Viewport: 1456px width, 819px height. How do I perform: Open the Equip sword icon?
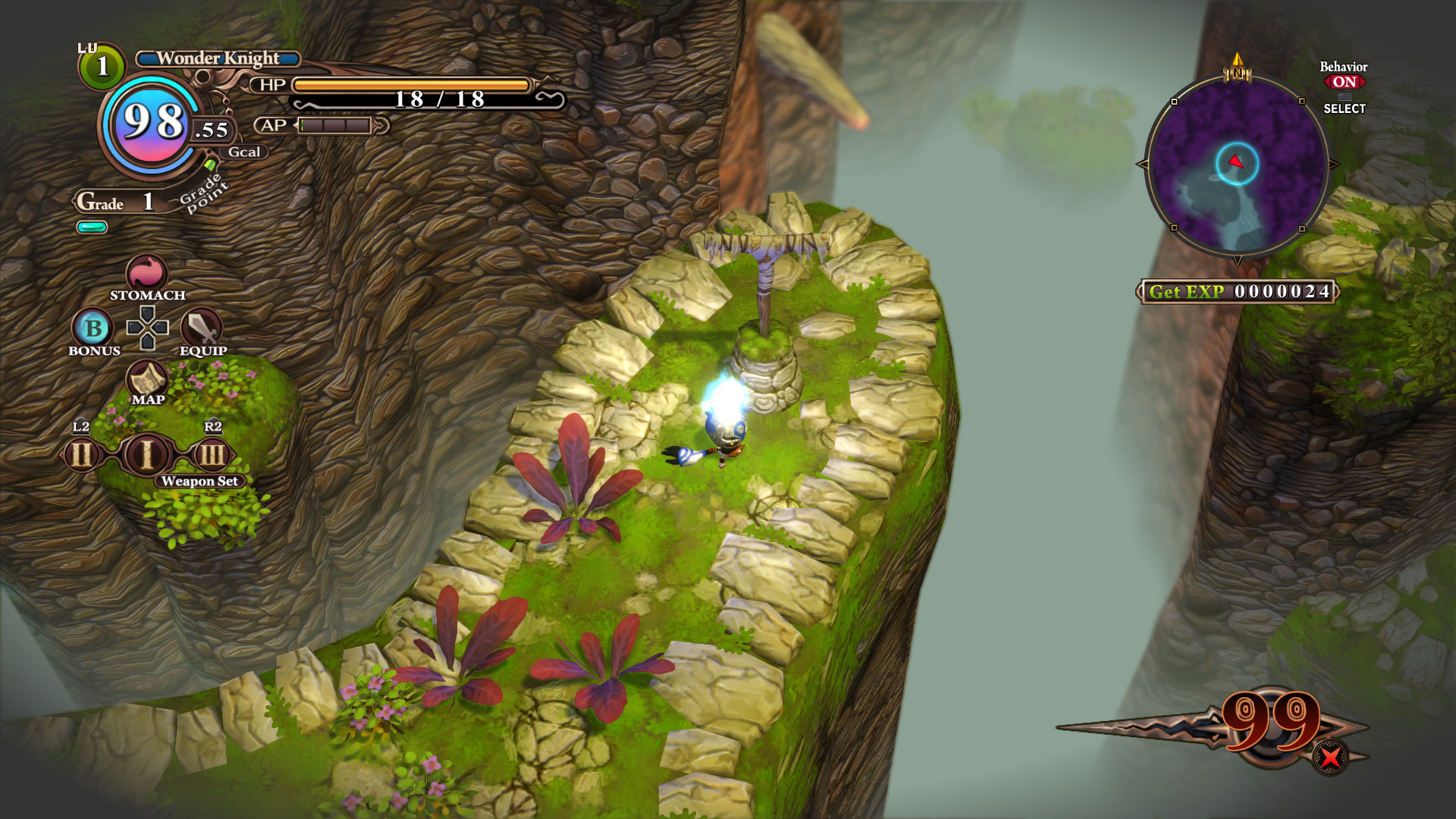coord(202,328)
